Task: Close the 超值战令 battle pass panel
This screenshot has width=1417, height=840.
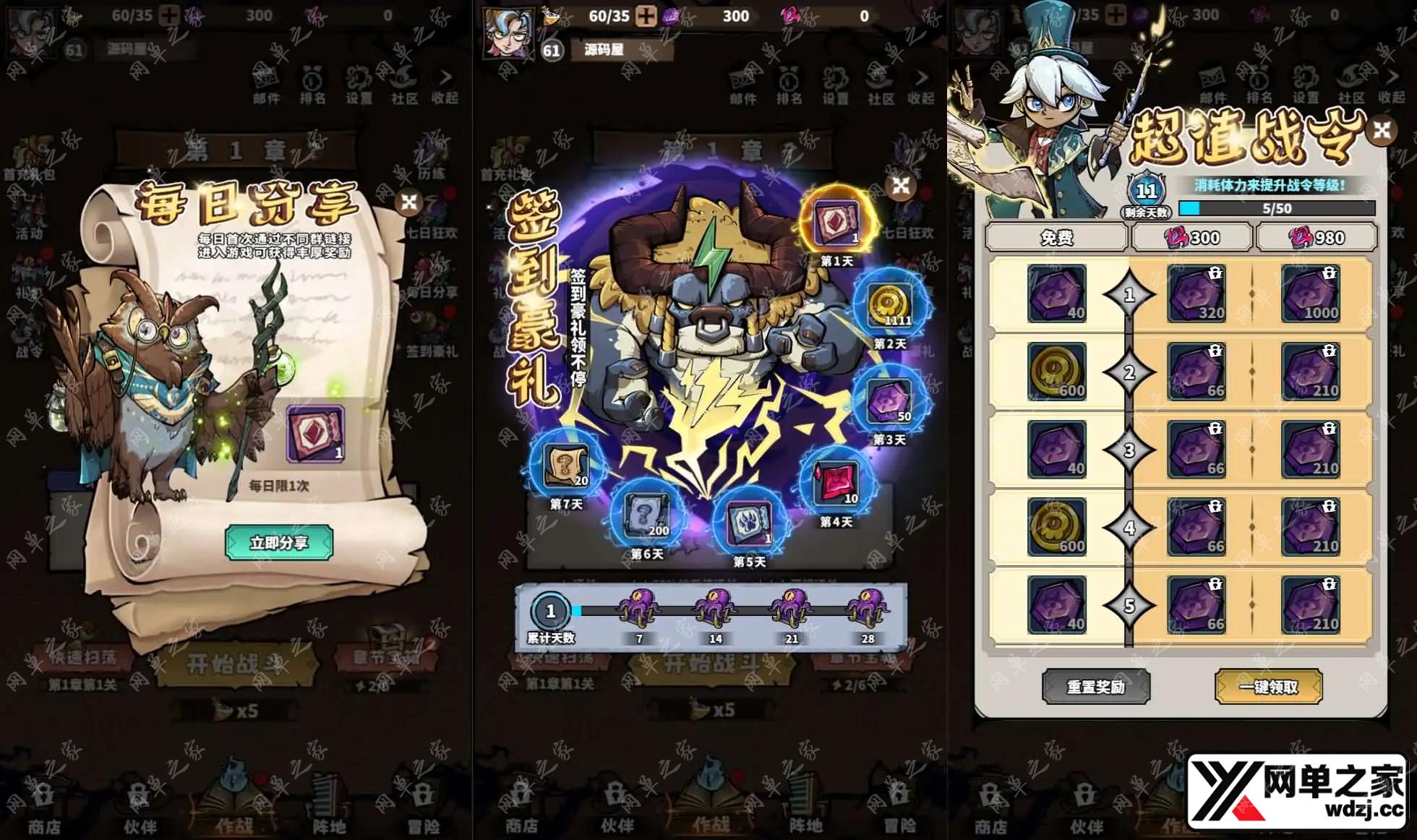Action: click(x=1382, y=130)
